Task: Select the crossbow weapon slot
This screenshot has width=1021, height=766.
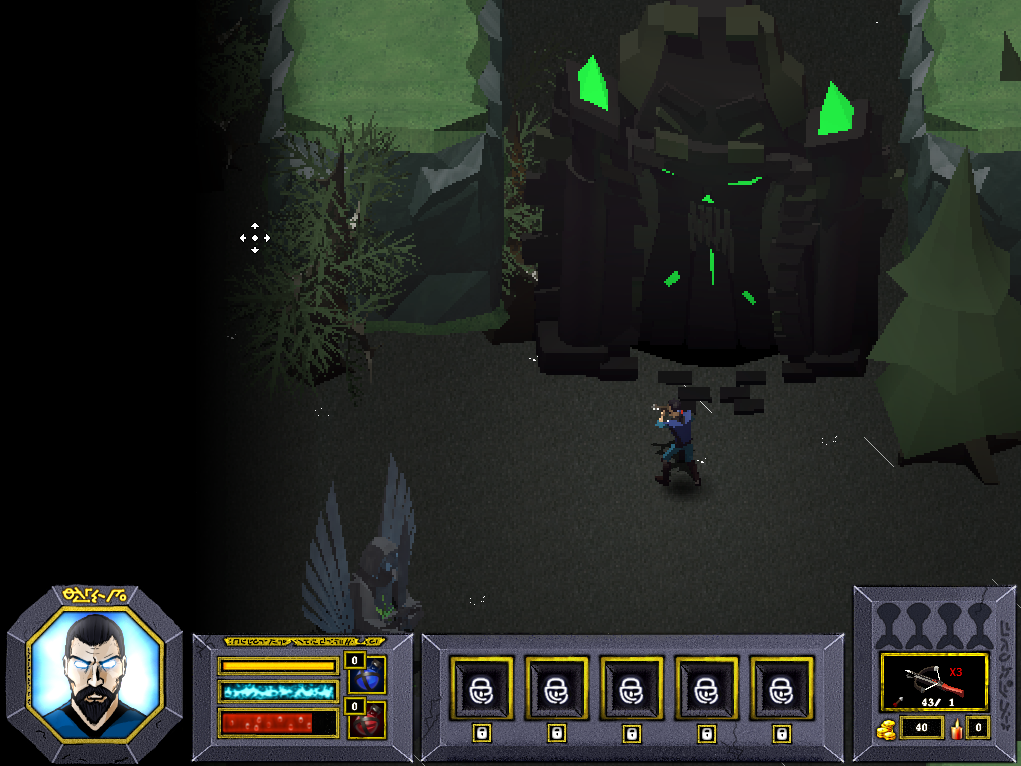Action: point(934,682)
